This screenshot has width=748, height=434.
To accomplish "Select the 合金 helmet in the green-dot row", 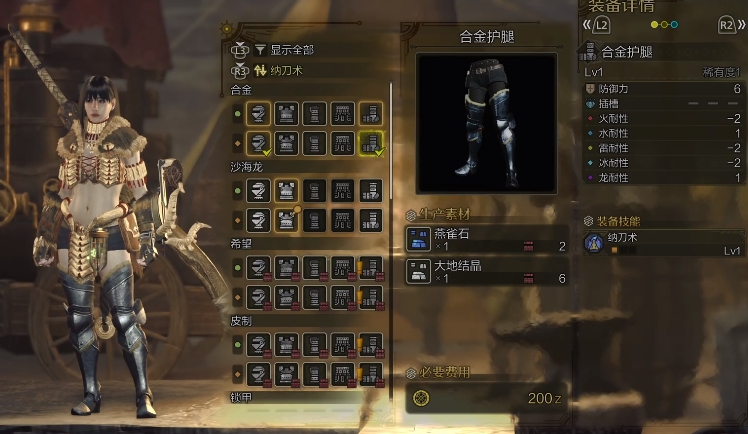I will coord(259,113).
